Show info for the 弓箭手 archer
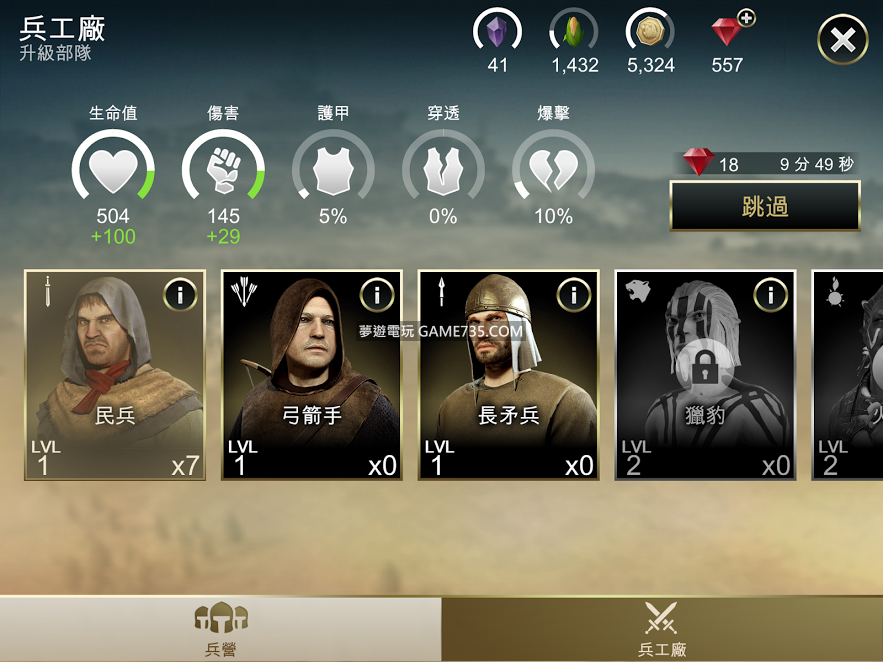The width and height of the screenshot is (883, 662). [377, 295]
